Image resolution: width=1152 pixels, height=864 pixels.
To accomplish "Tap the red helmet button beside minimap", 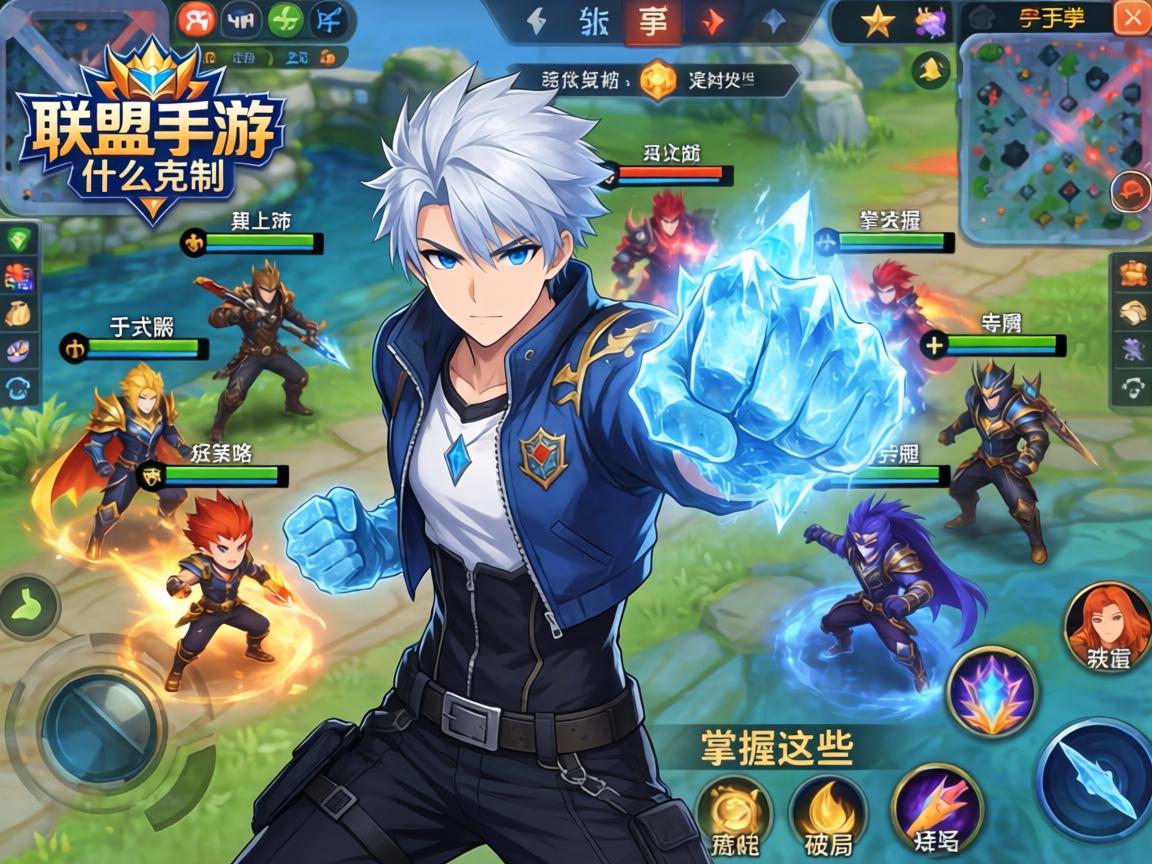I will pyautogui.click(x=1132, y=188).
